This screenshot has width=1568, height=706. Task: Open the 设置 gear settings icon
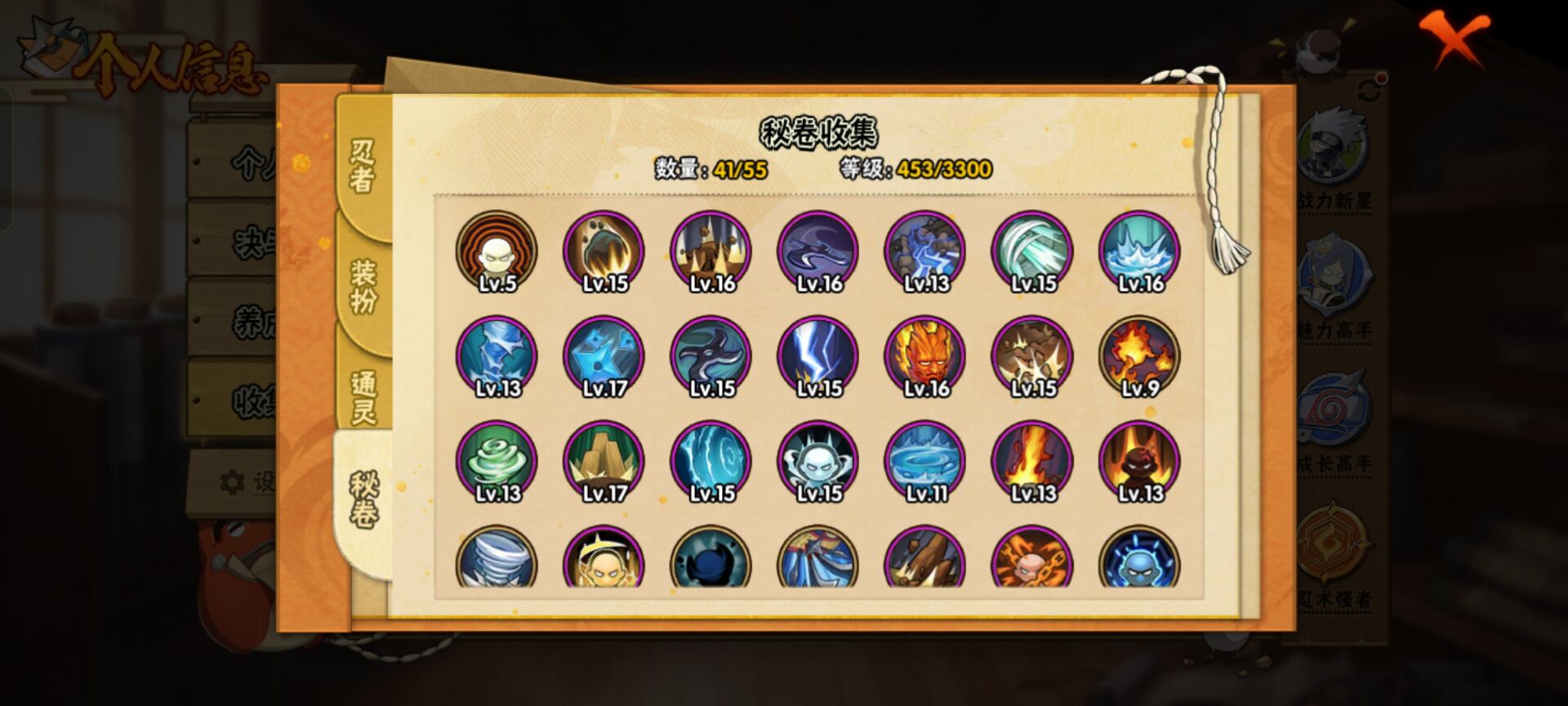[x=233, y=480]
